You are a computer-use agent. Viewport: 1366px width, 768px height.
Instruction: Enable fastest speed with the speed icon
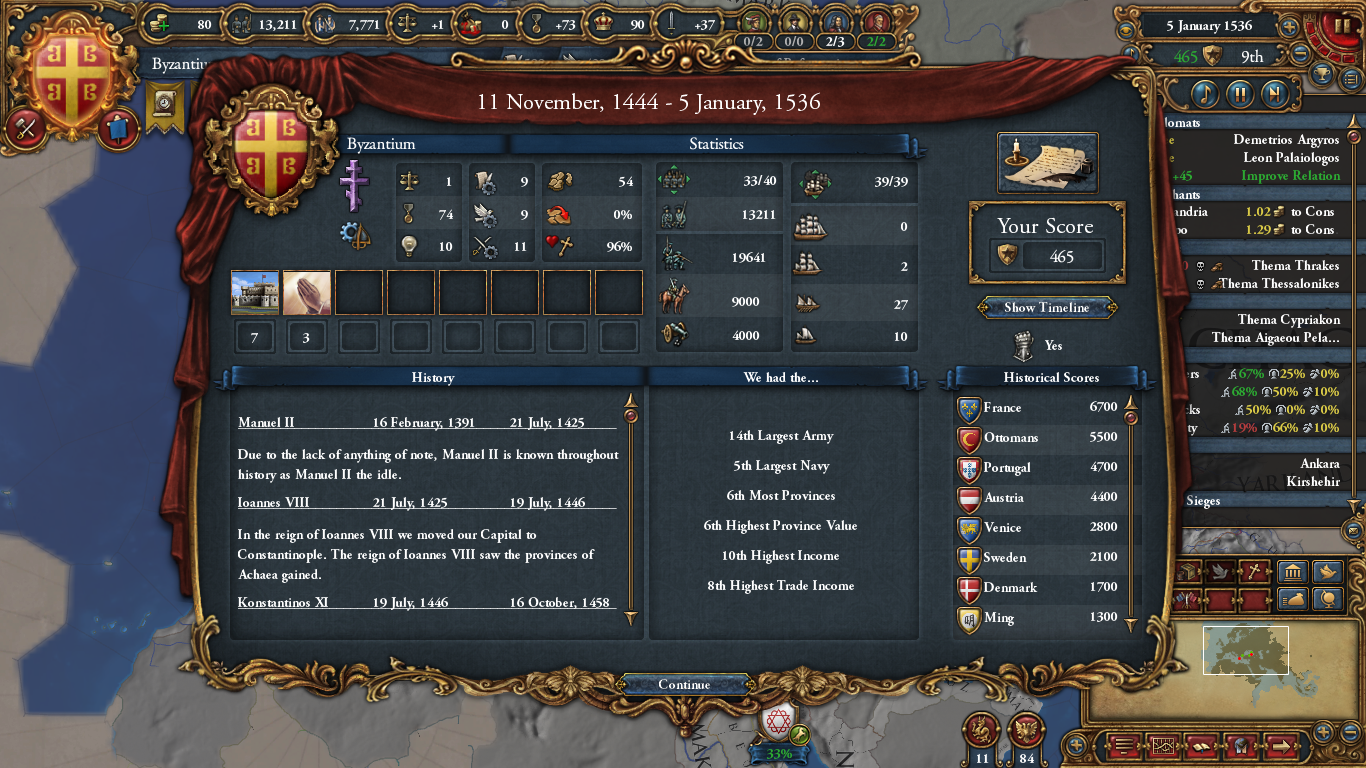point(1276,94)
